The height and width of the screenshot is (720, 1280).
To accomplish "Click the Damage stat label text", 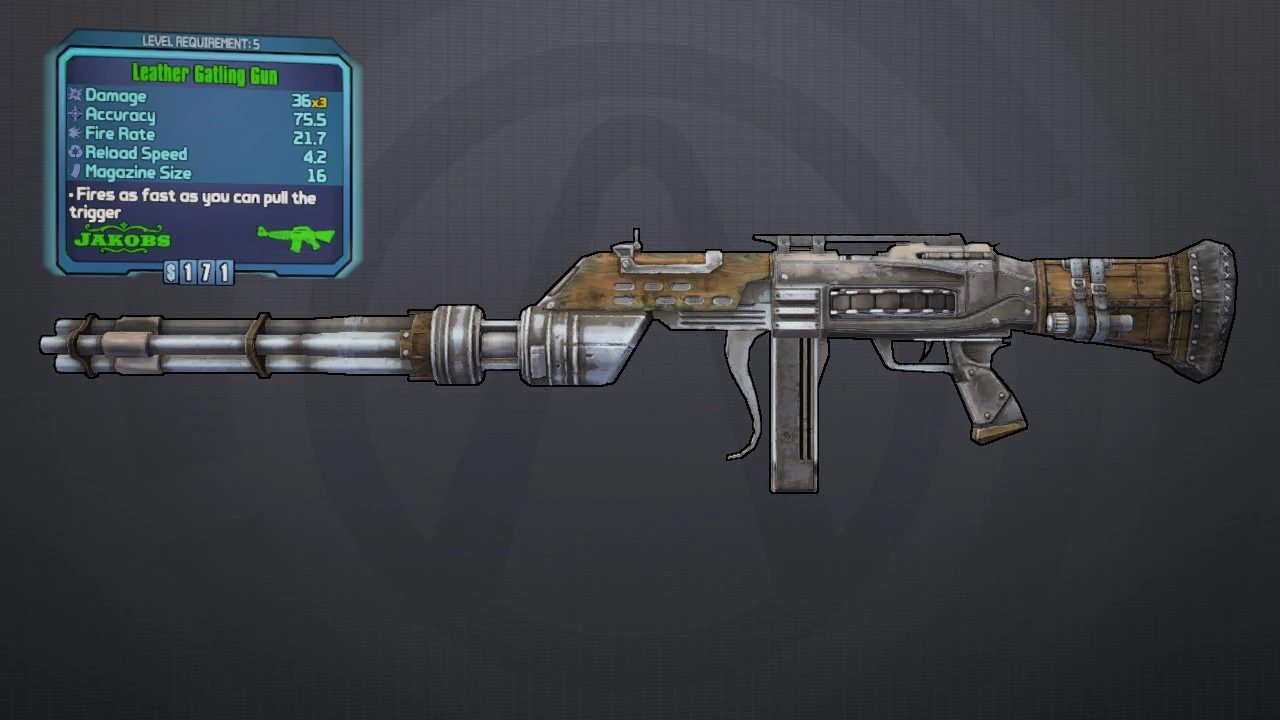I will point(117,96).
